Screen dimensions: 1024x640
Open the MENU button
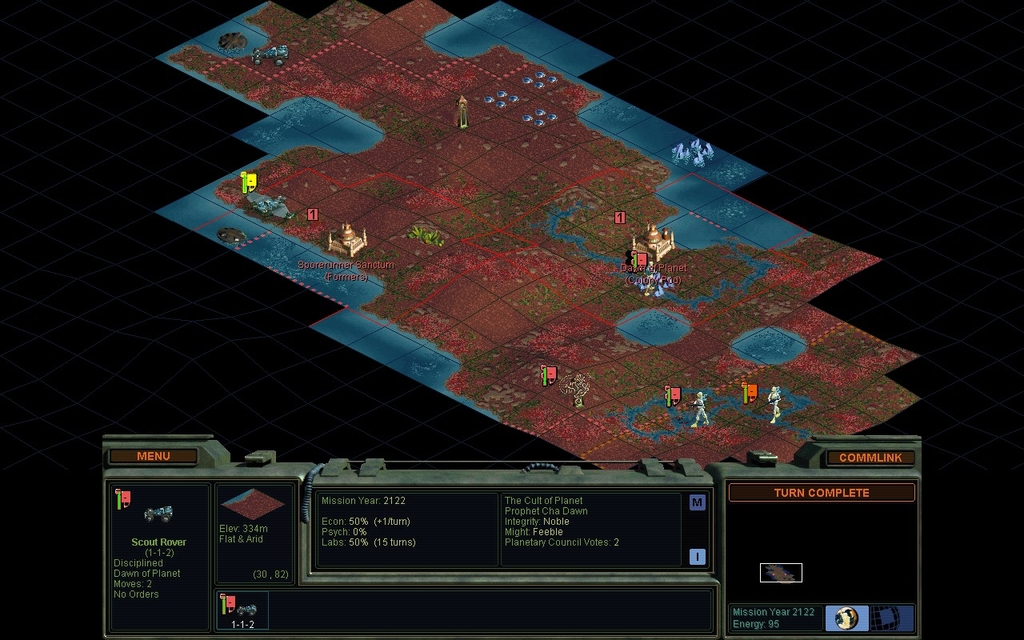(x=153, y=456)
